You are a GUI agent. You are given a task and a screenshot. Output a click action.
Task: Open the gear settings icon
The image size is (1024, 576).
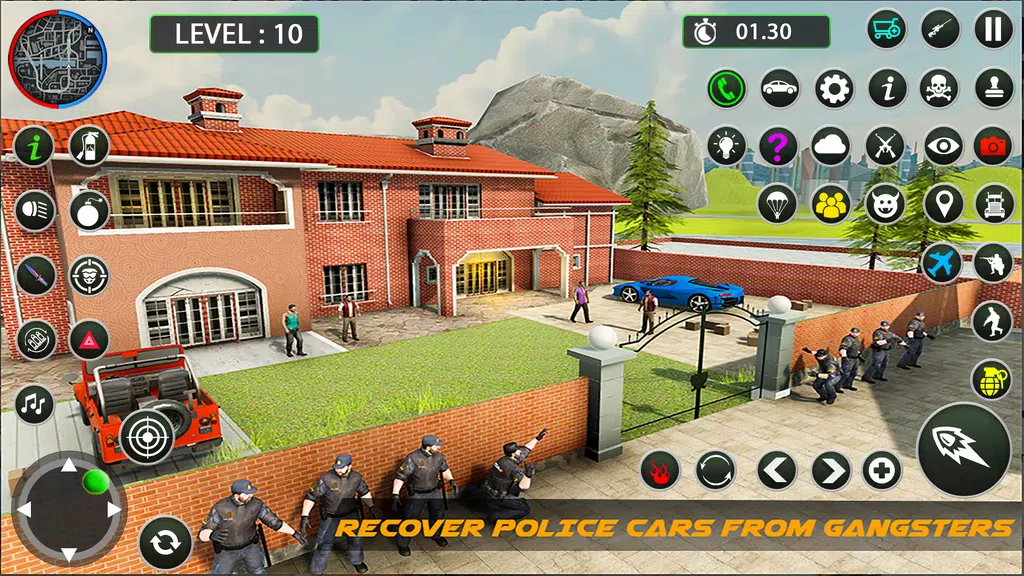point(834,88)
